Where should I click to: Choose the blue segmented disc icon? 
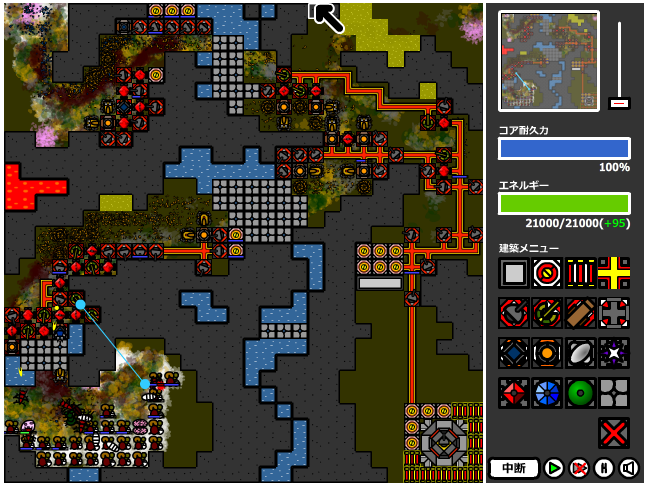[547, 393]
